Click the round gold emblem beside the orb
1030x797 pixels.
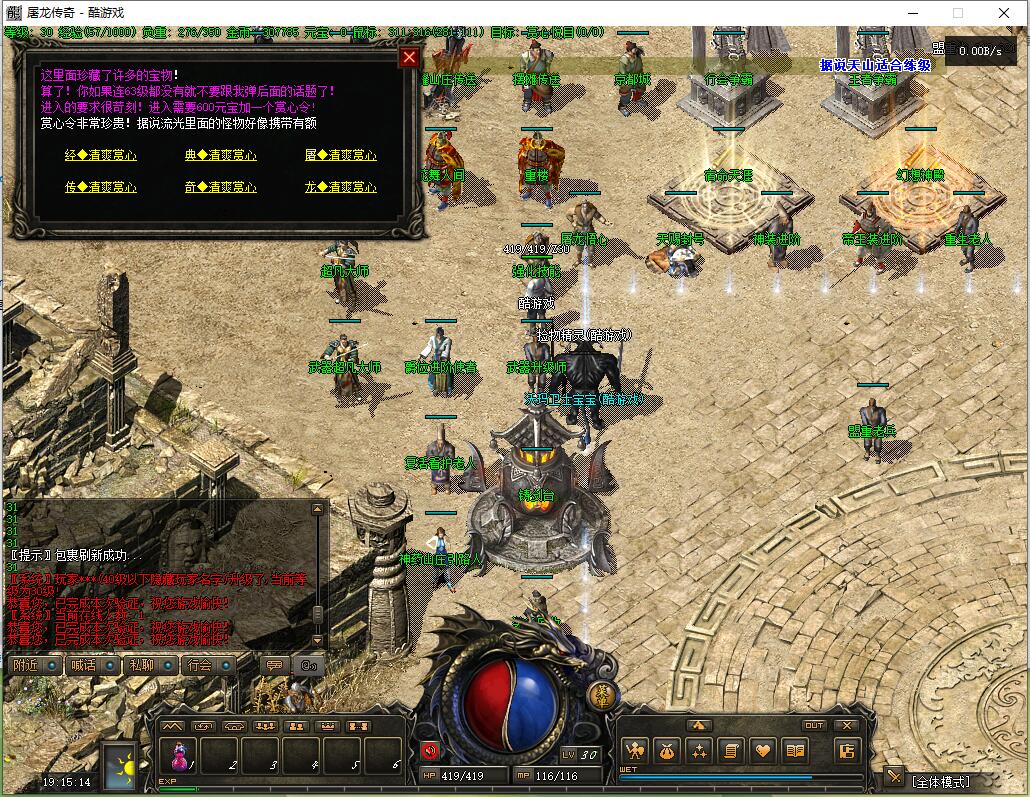click(x=602, y=697)
